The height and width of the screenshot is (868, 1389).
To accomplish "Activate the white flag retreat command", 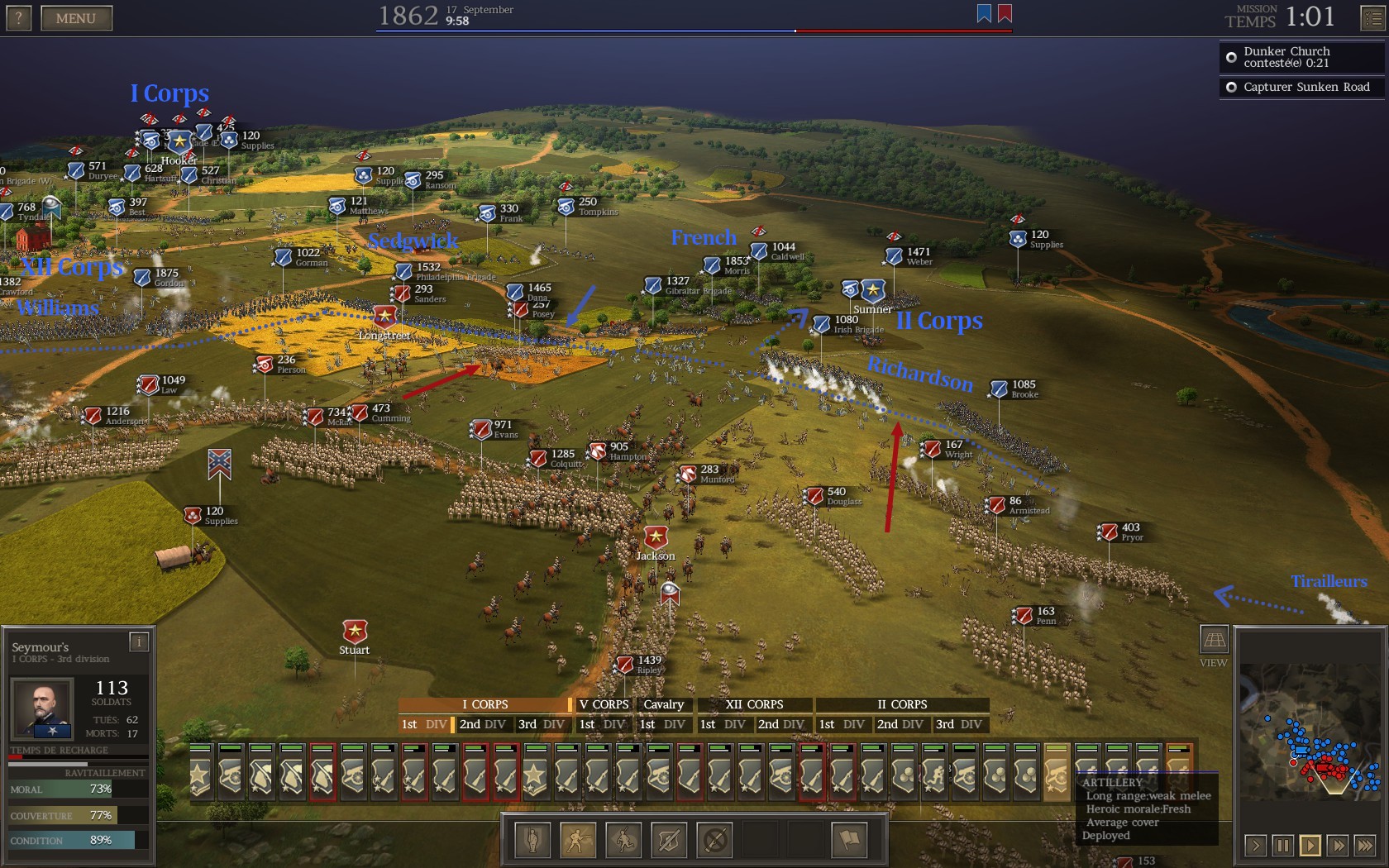I will tap(849, 841).
